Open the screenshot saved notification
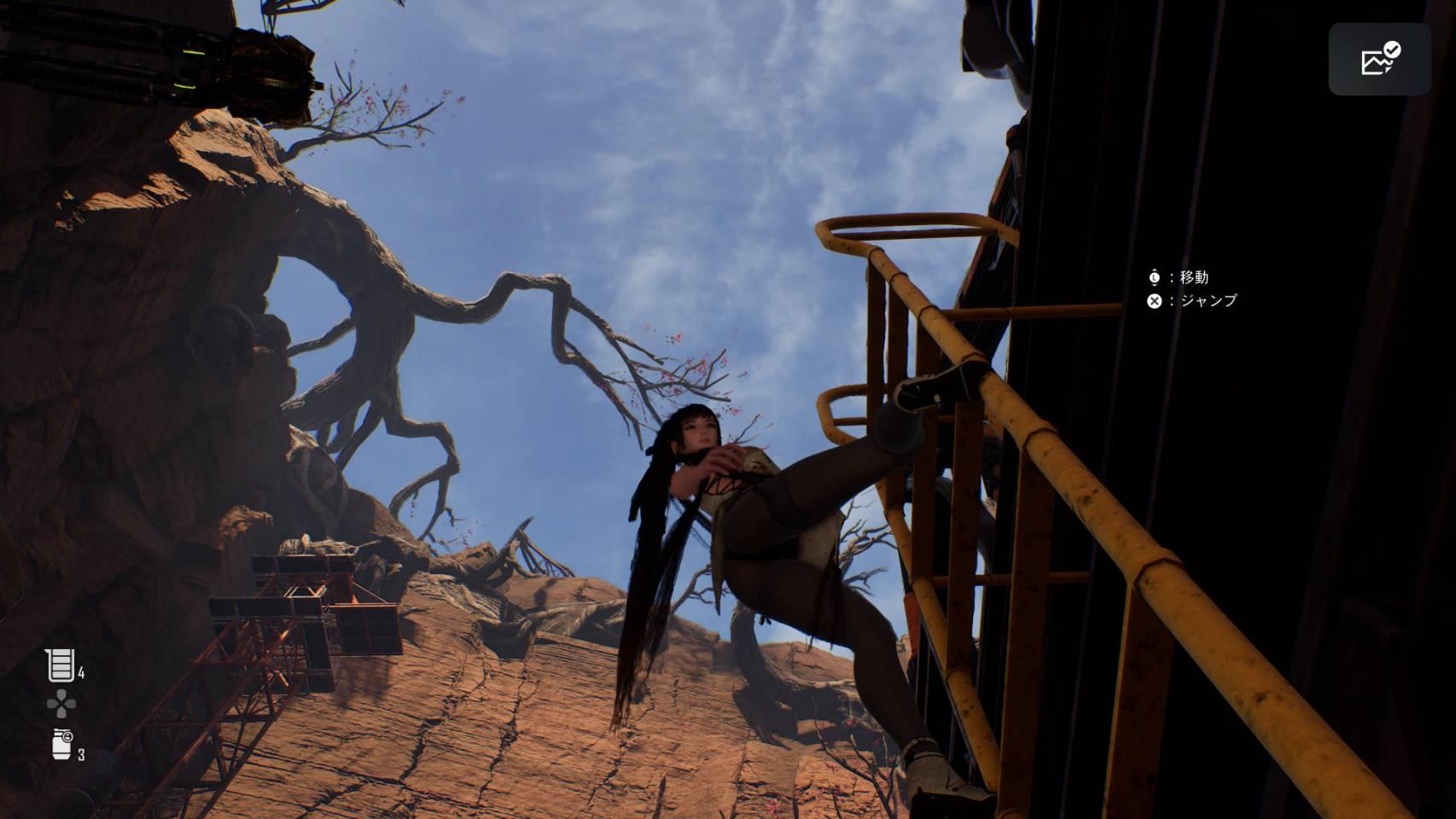1456x819 pixels. tap(1378, 59)
